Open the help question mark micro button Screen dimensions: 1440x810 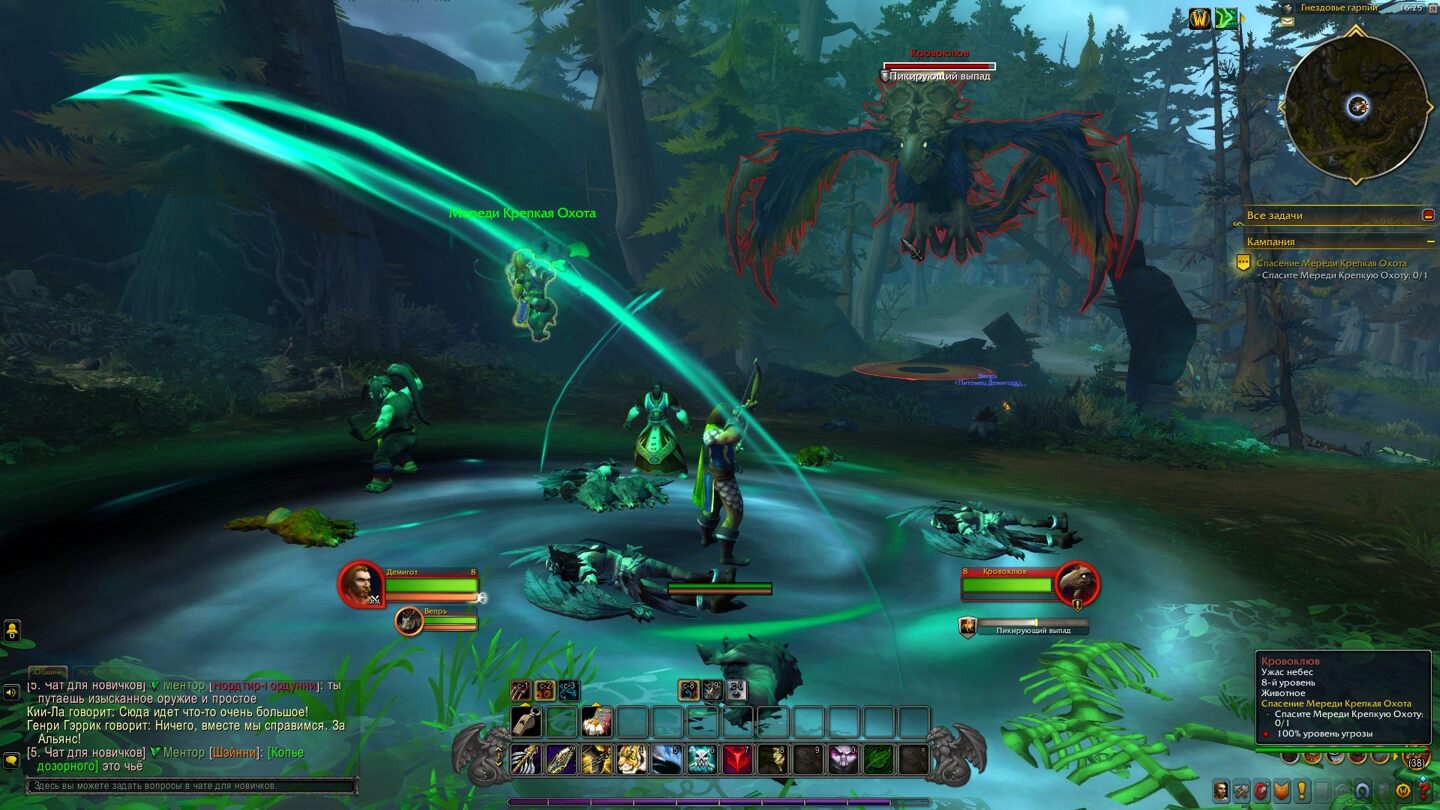tap(1424, 791)
